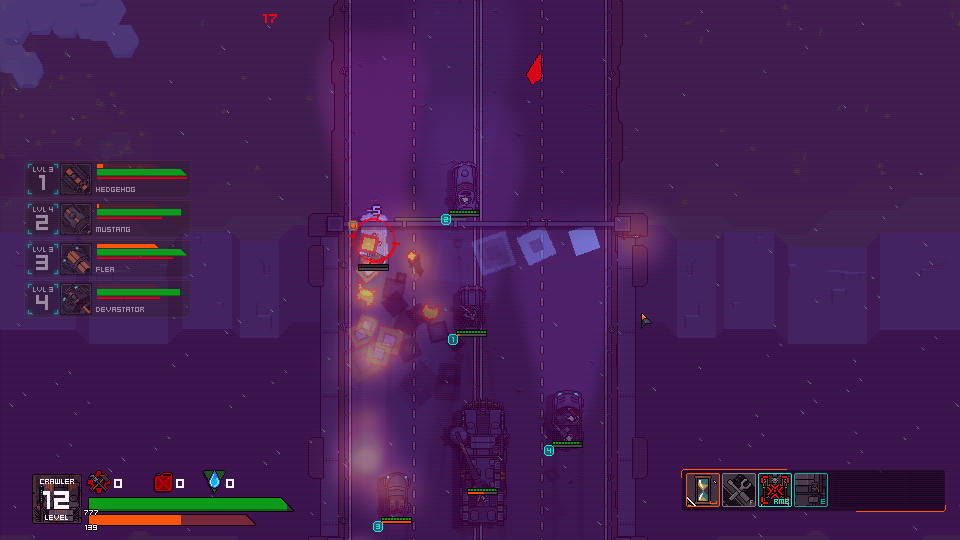Trigger the ability marked E
The height and width of the screenshot is (540, 960).
[x=811, y=490]
